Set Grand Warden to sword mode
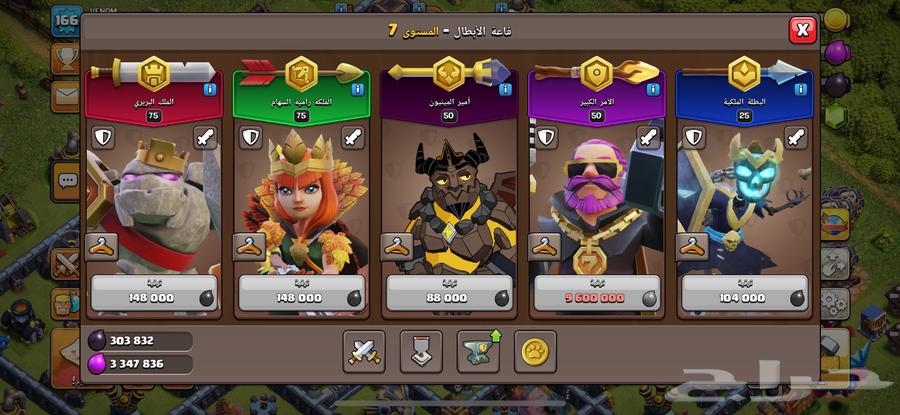The width and height of the screenshot is (900, 415). pos(647,137)
